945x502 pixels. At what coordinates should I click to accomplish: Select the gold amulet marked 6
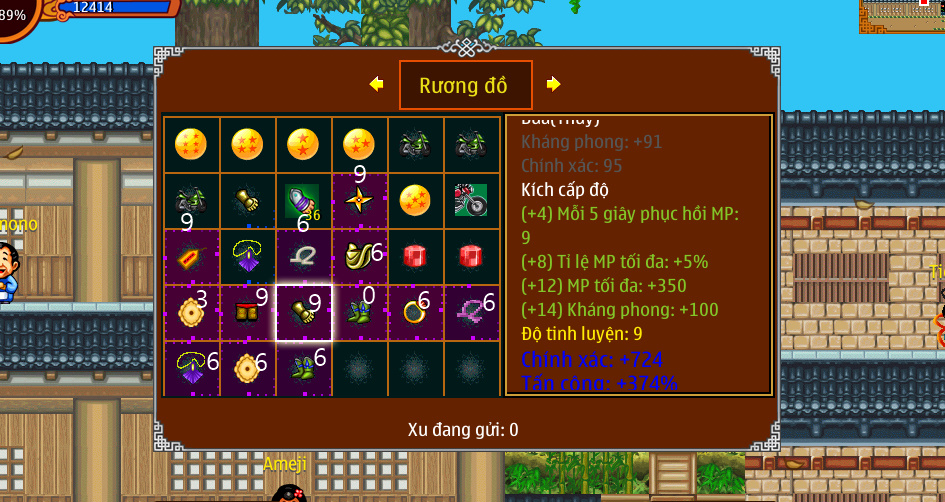pyautogui.click(x=247, y=369)
